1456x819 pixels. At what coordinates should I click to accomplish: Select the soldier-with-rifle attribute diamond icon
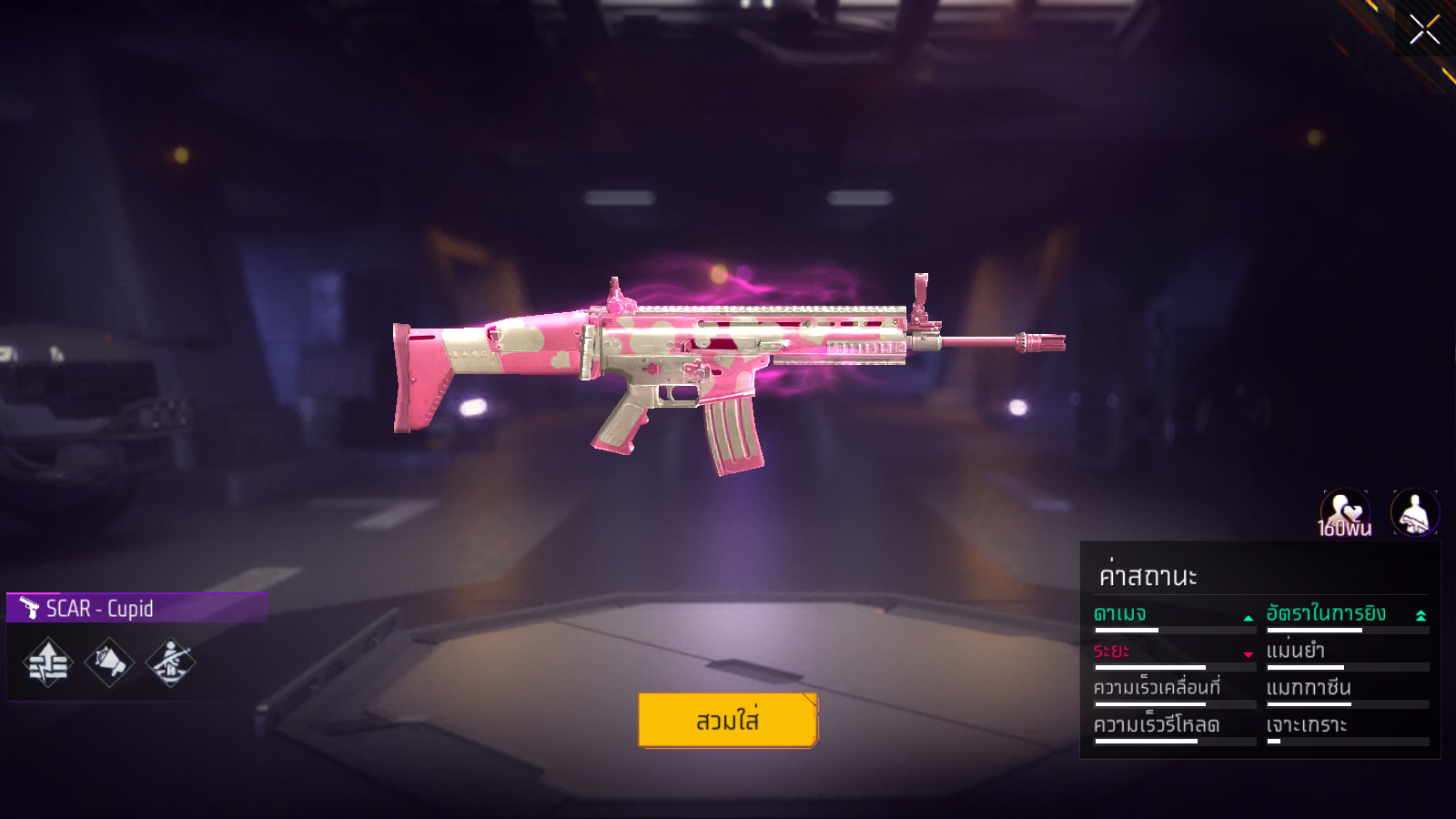coord(170,662)
